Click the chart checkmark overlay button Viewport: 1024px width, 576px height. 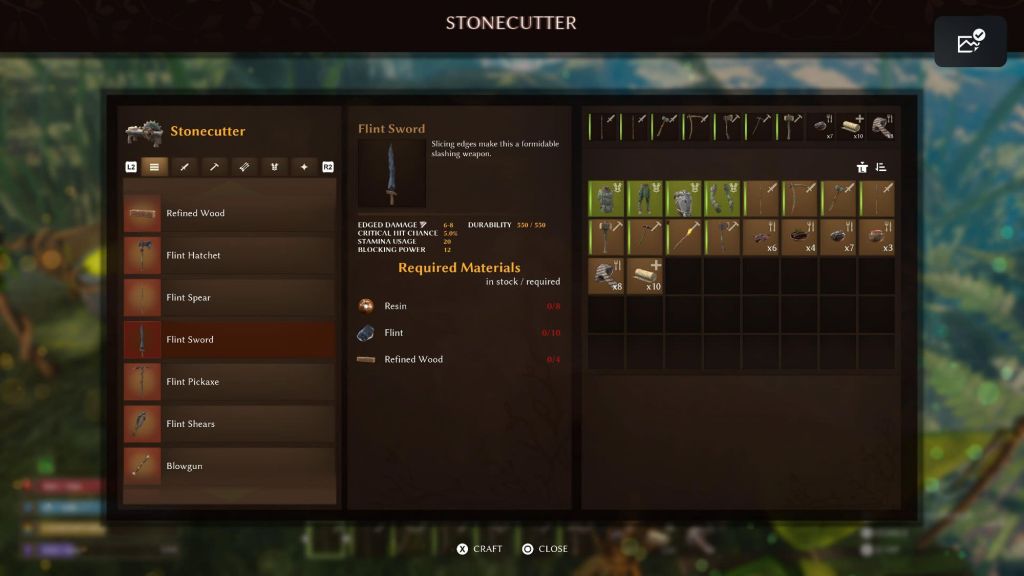point(970,42)
